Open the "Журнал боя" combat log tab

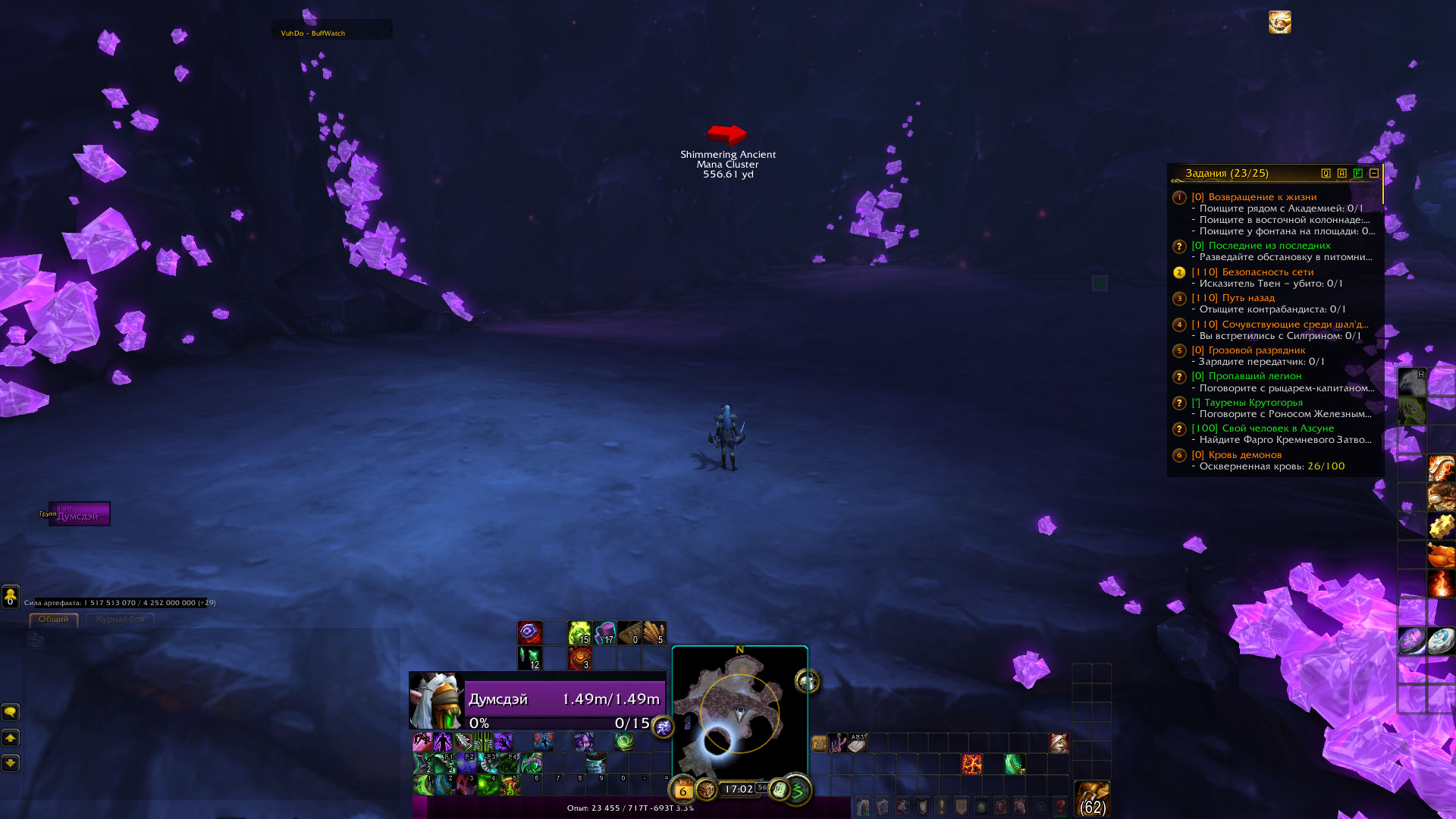click(119, 620)
